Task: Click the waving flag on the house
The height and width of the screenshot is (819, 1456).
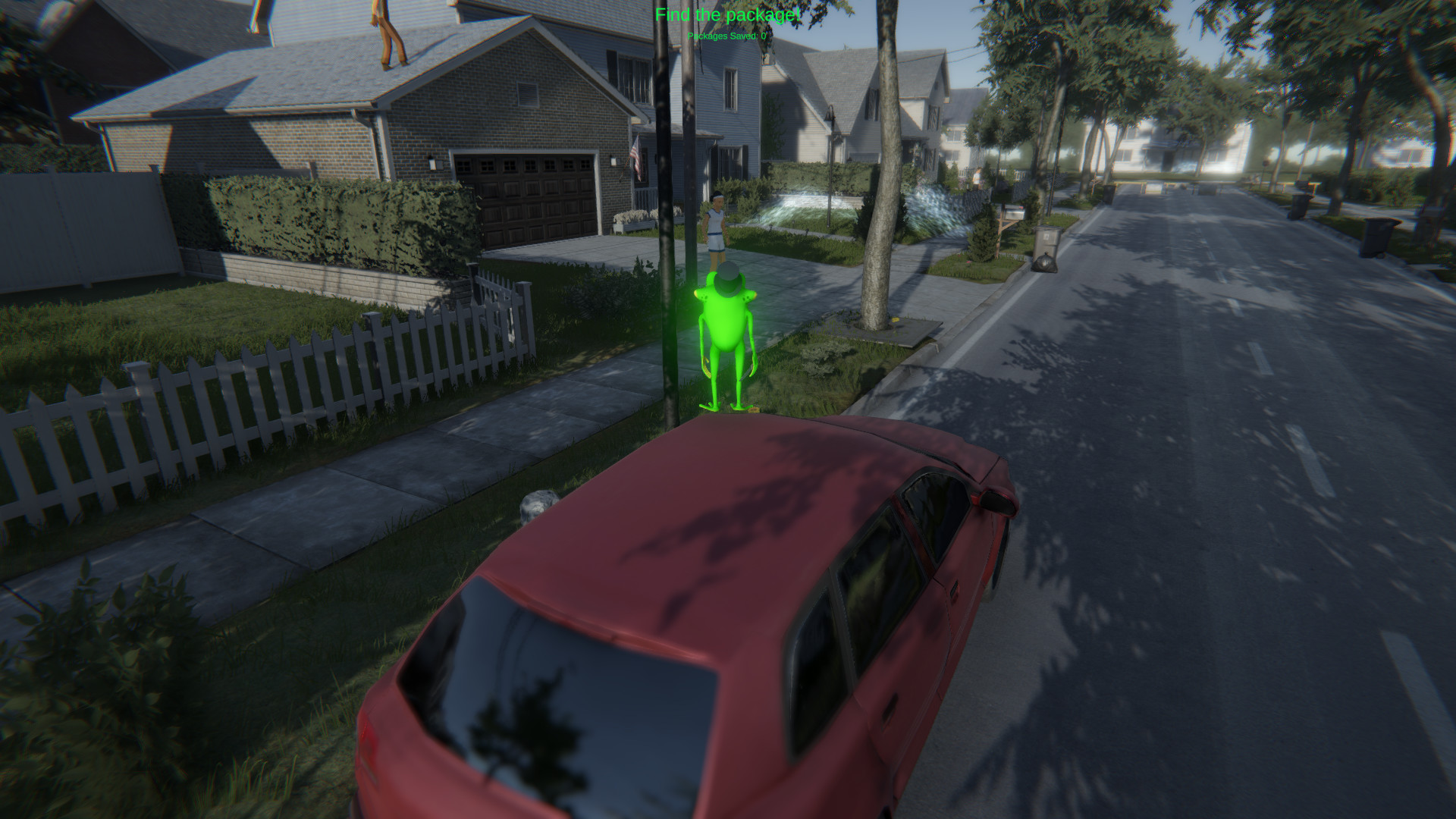Action: click(636, 157)
